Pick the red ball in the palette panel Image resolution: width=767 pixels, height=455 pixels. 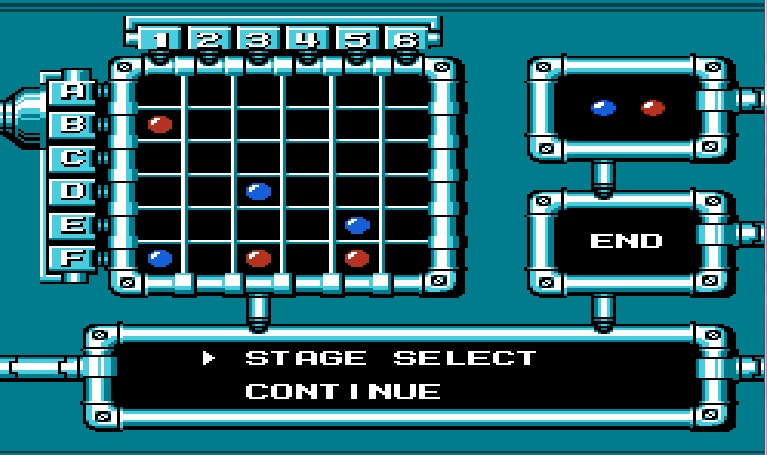(x=653, y=108)
